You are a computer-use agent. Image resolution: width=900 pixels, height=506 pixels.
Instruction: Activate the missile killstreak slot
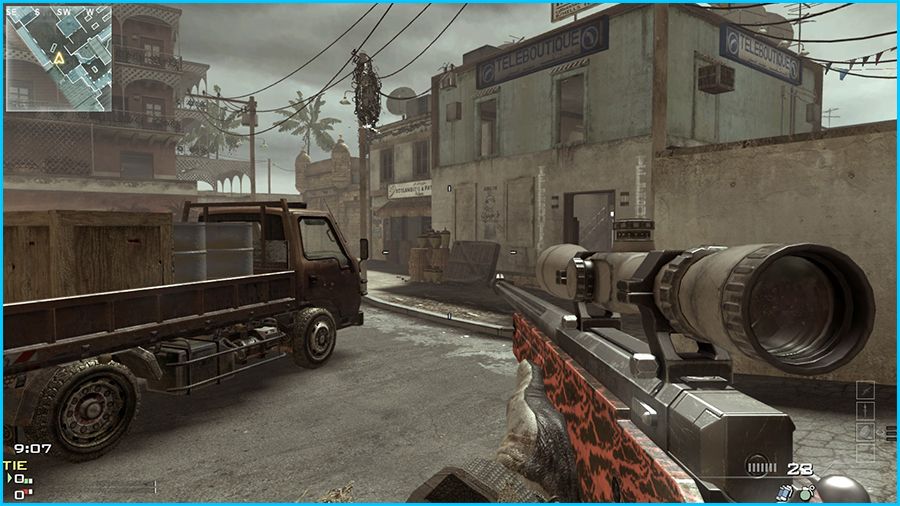click(x=865, y=410)
